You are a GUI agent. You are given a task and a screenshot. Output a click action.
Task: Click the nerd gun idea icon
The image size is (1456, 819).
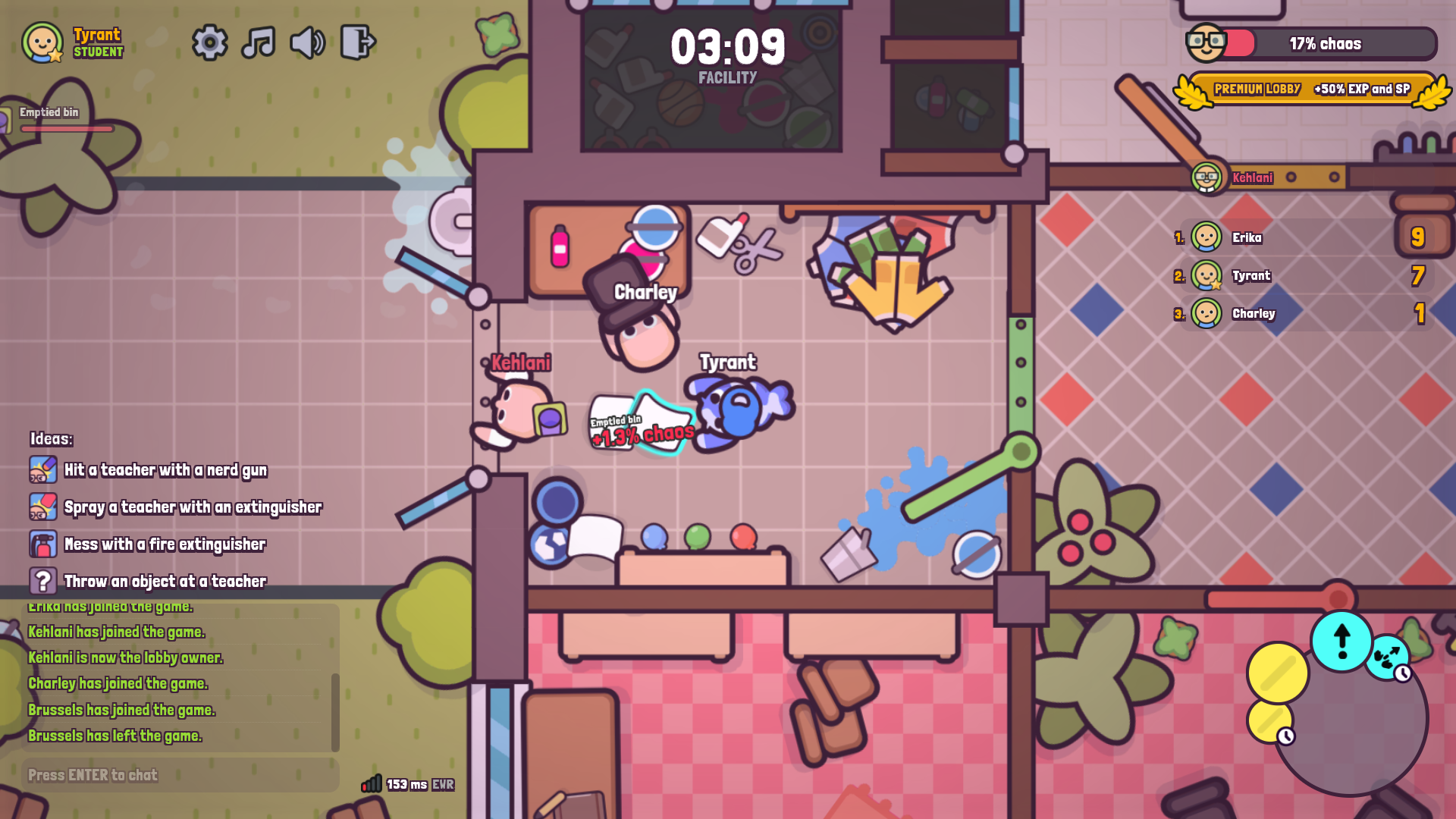coord(43,469)
